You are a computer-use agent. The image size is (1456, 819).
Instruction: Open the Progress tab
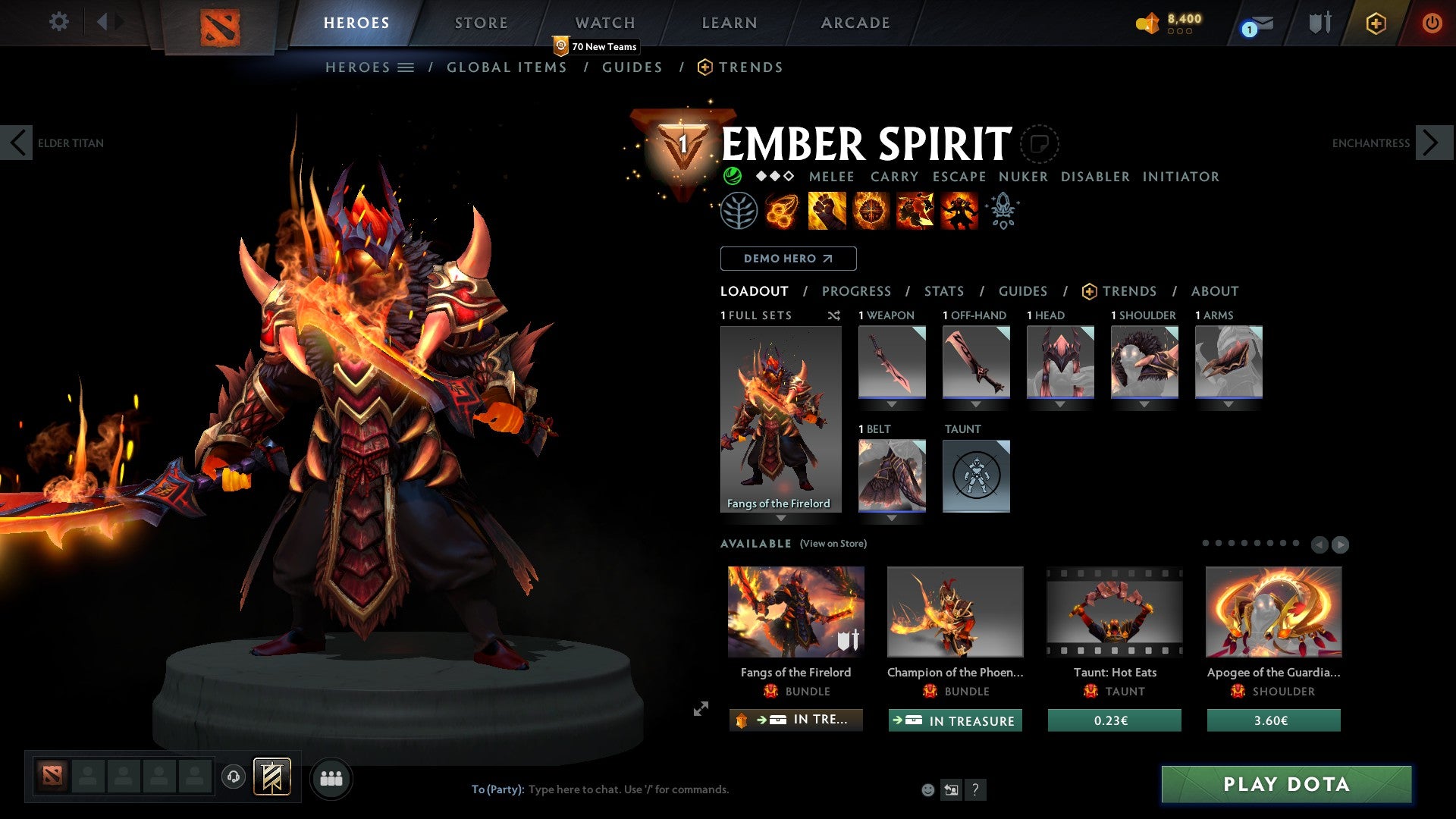coord(857,290)
